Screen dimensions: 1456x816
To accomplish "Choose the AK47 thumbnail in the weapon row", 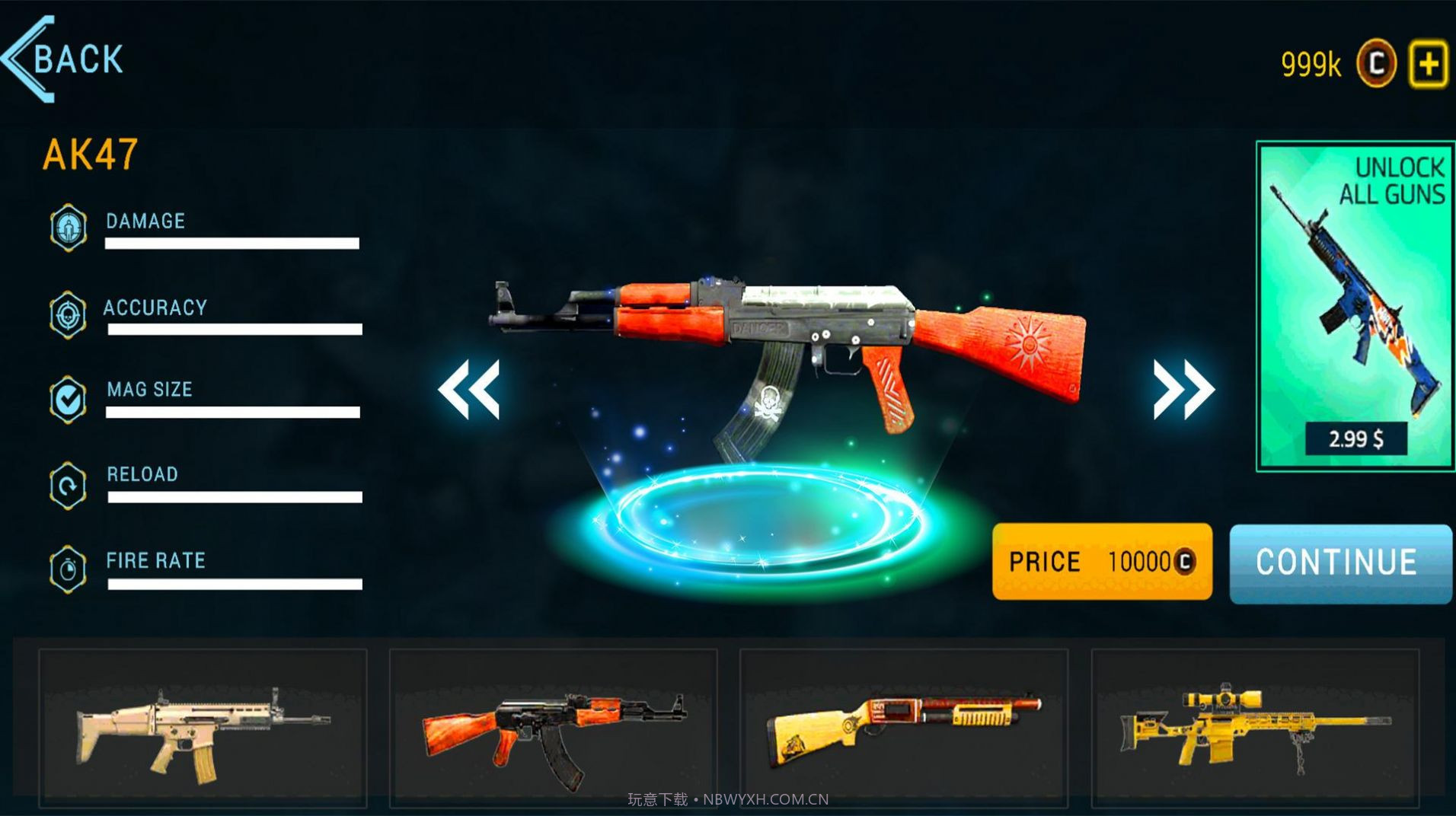I will click(x=554, y=728).
